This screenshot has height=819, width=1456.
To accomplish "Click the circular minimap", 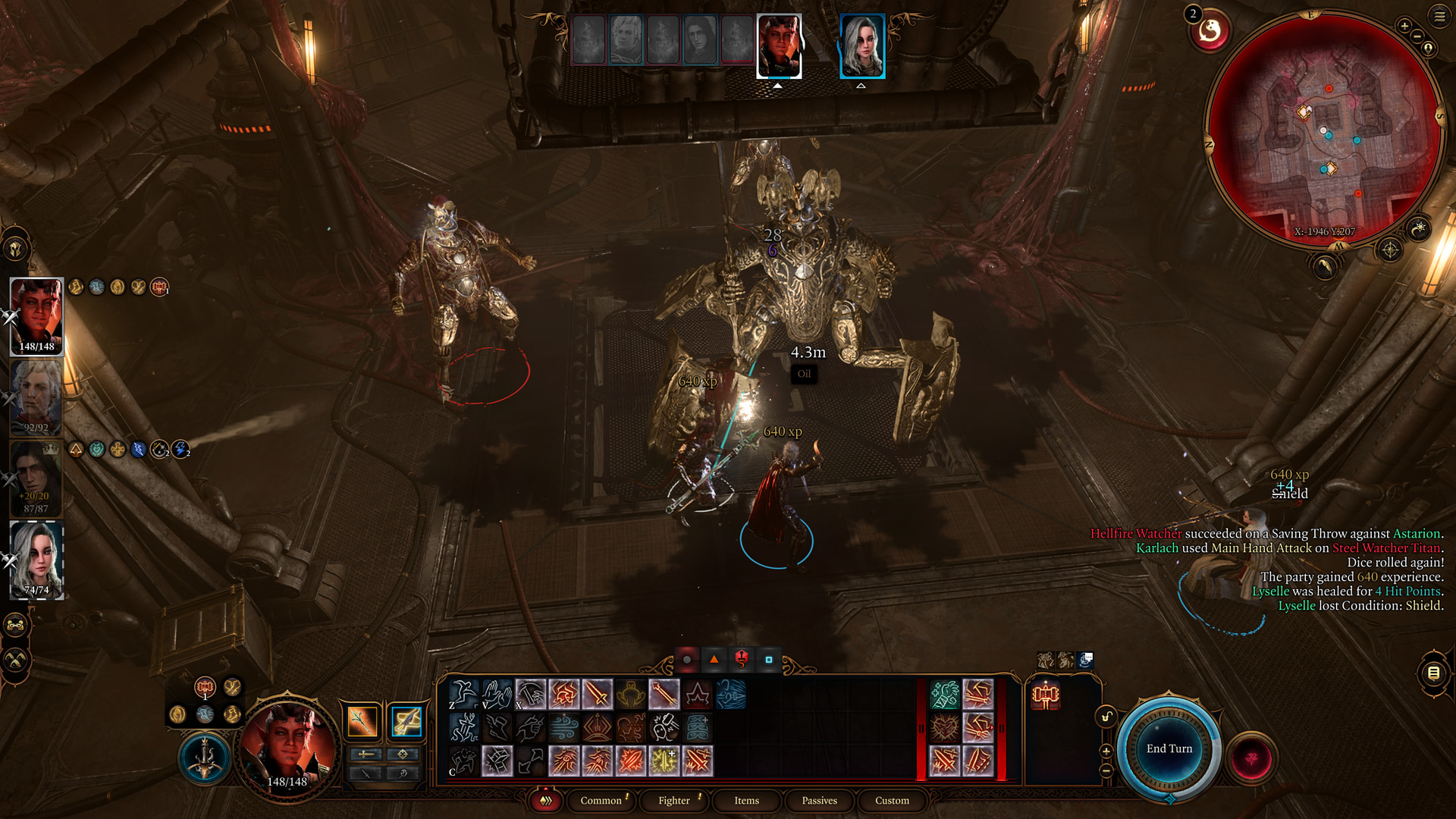I will tap(1323, 129).
